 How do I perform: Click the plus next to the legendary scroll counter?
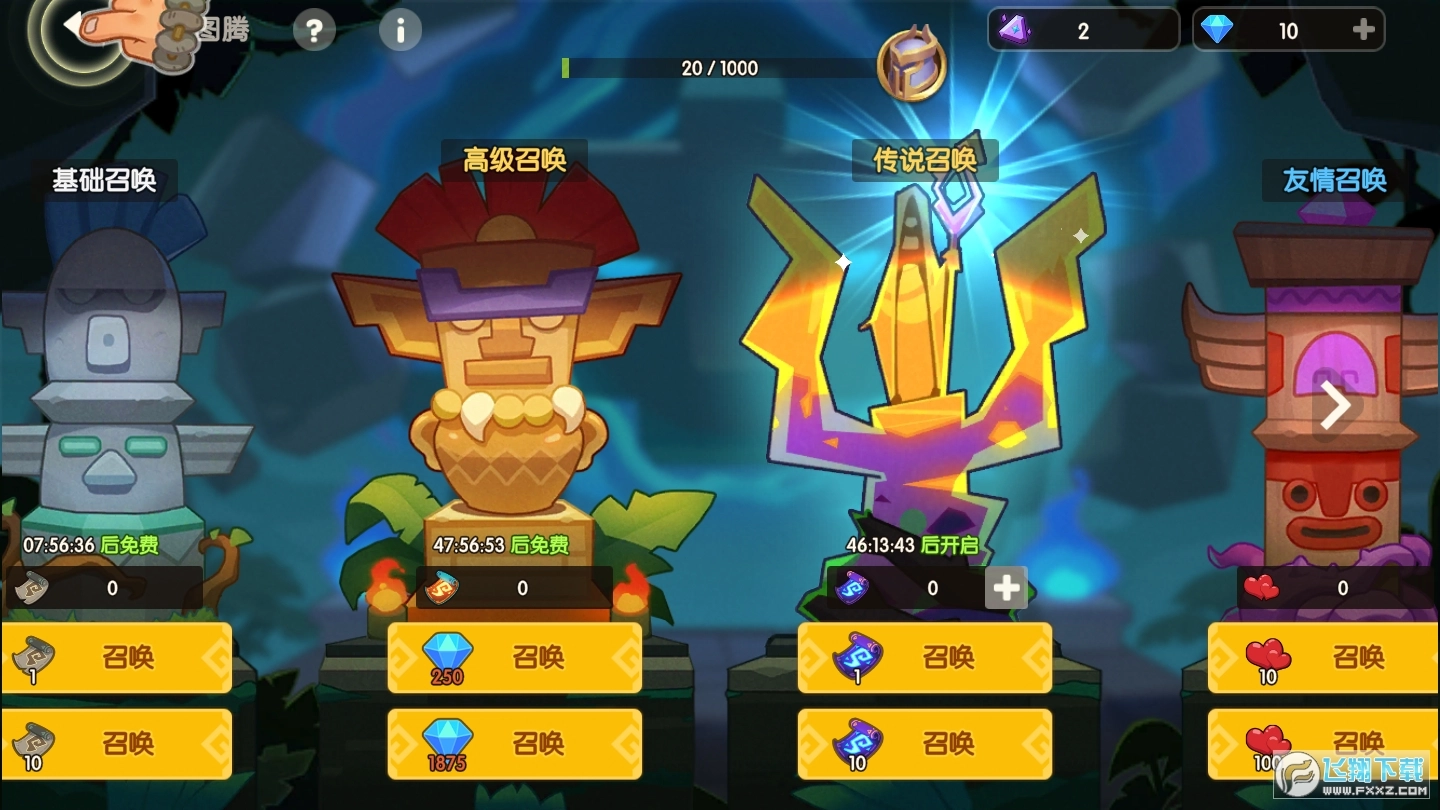tap(1005, 588)
